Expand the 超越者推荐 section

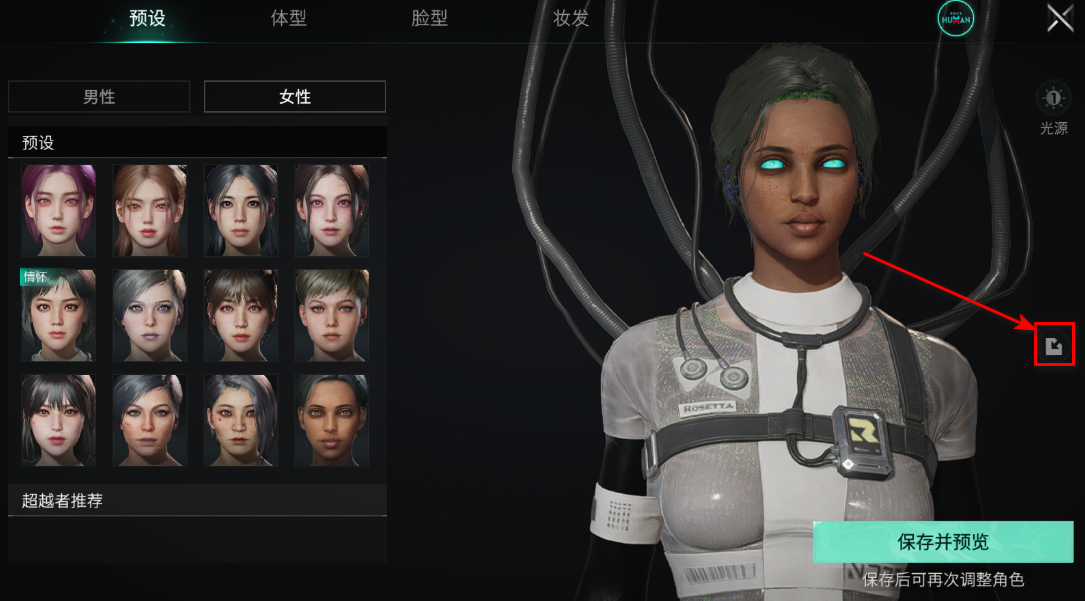pyautogui.click(x=197, y=500)
